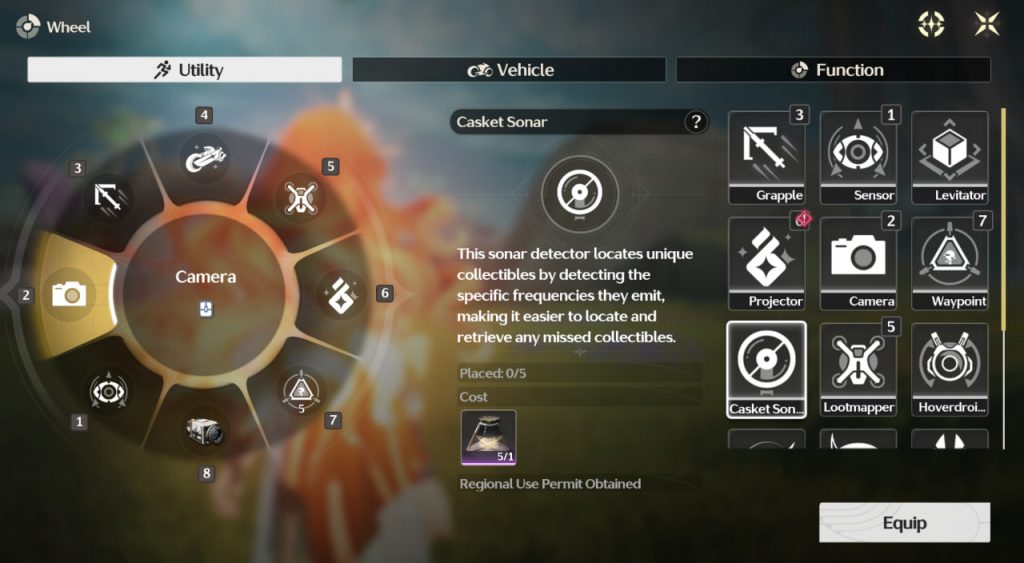Viewport: 1024px width, 563px height.
Task: Open the Function tab
Action: click(x=833, y=70)
